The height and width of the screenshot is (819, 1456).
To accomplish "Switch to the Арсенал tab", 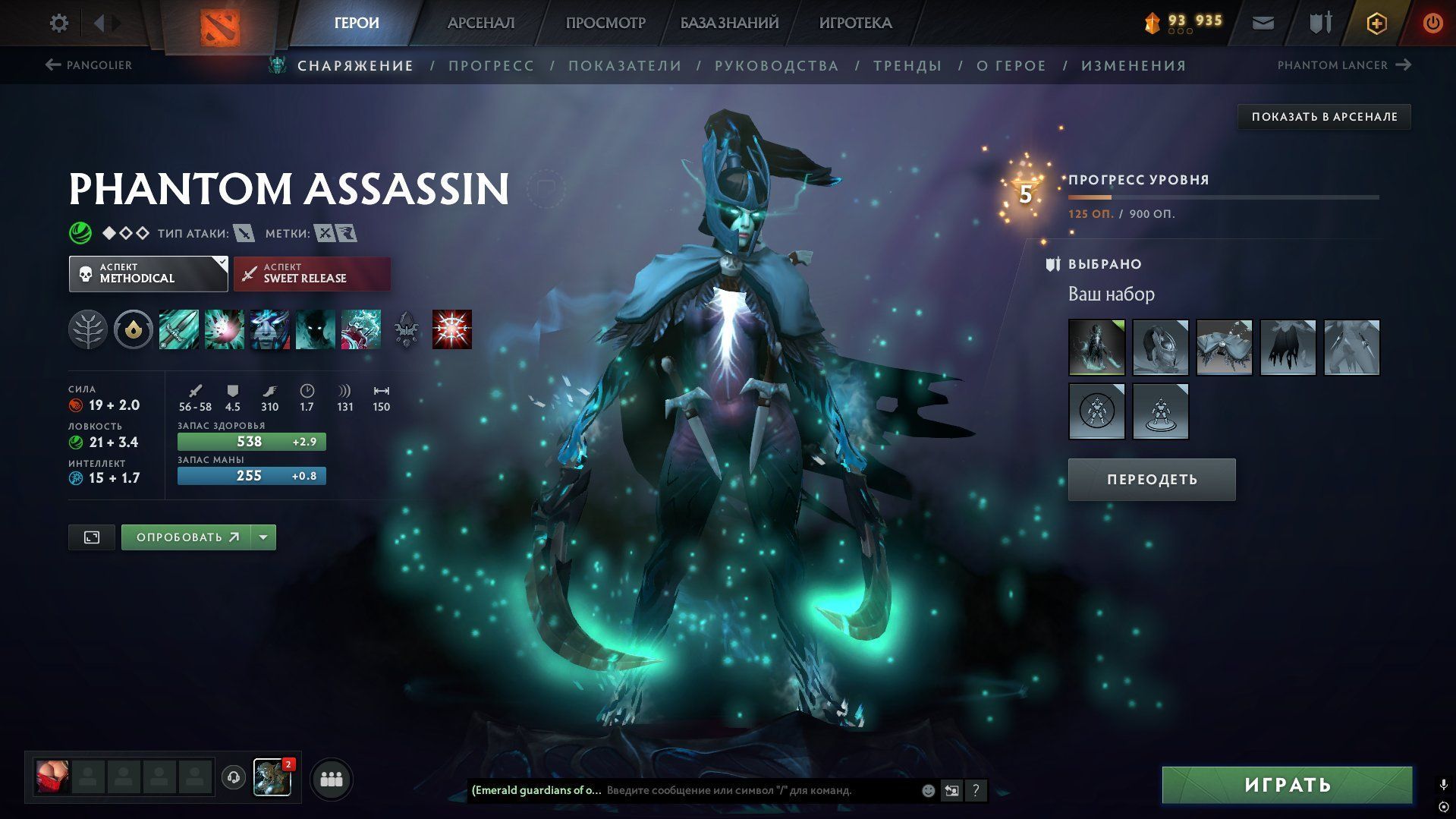I will [x=480, y=23].
